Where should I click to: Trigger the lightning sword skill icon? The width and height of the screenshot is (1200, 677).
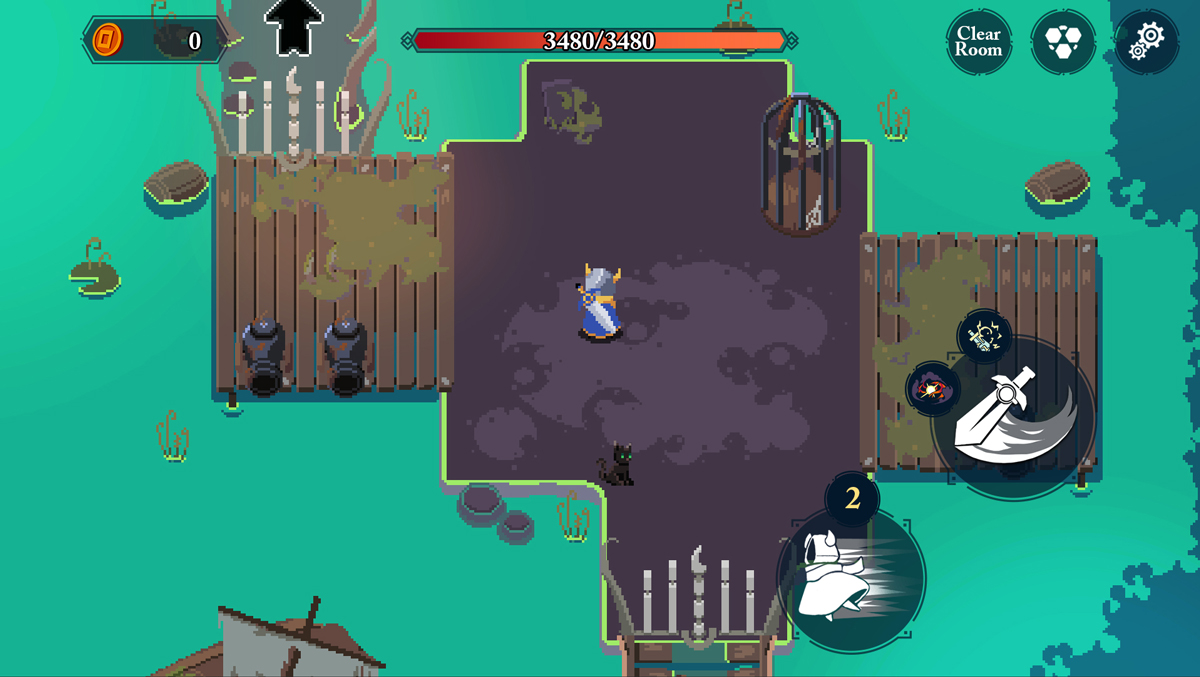tap(985, 337)
